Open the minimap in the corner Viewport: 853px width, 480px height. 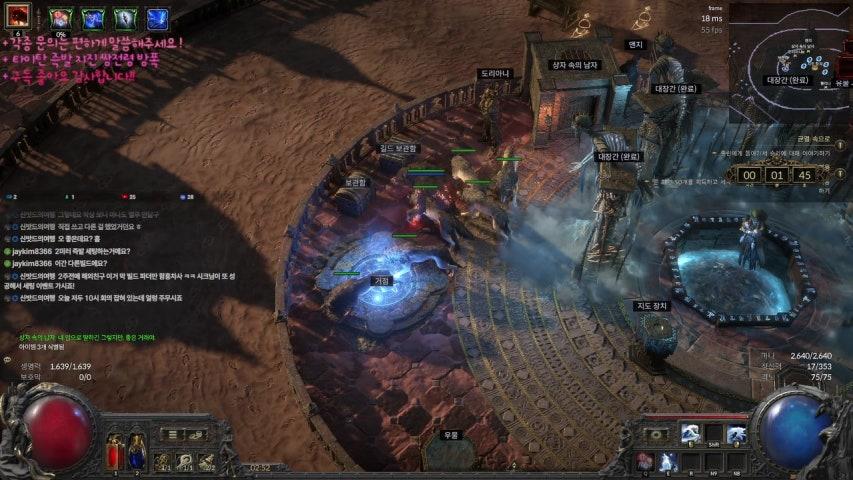tap(789, 58)
